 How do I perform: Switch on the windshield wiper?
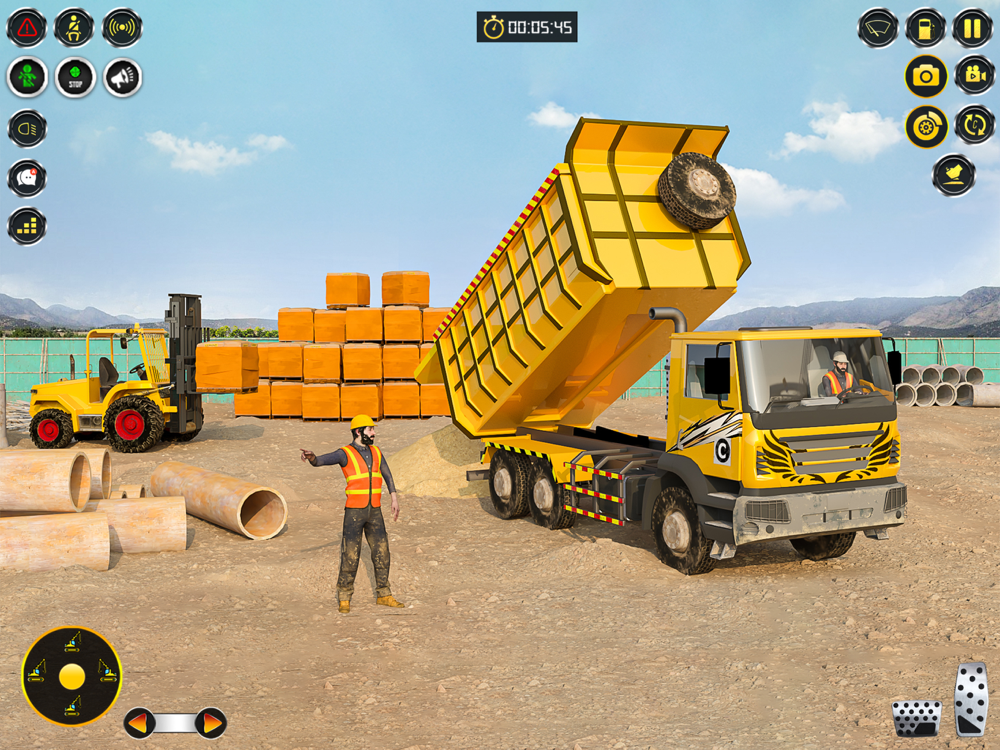click(x=878, y=28)
